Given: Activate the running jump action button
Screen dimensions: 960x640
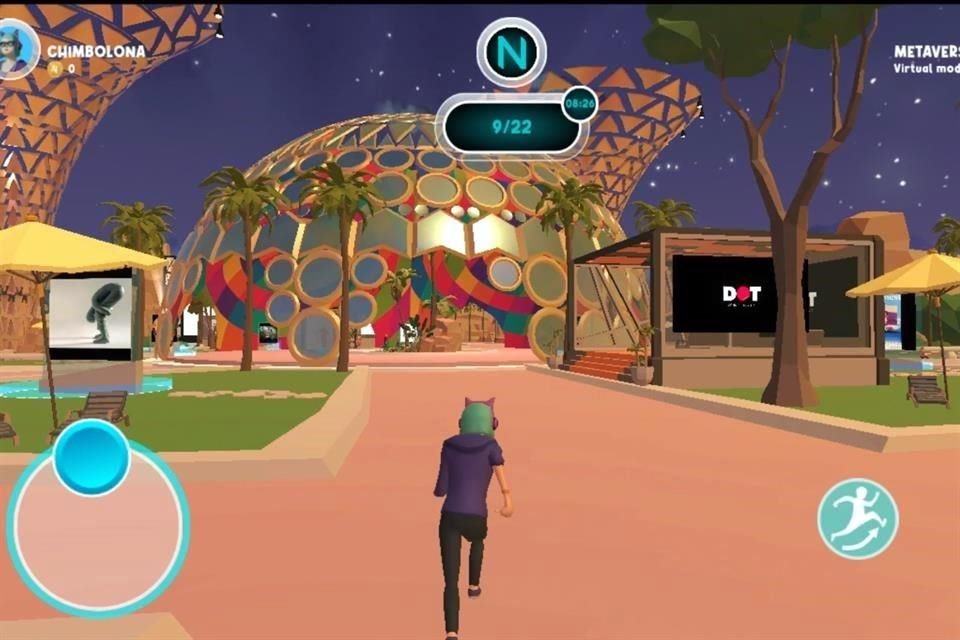Looking at the screenshot, I should tap(858, 518).
